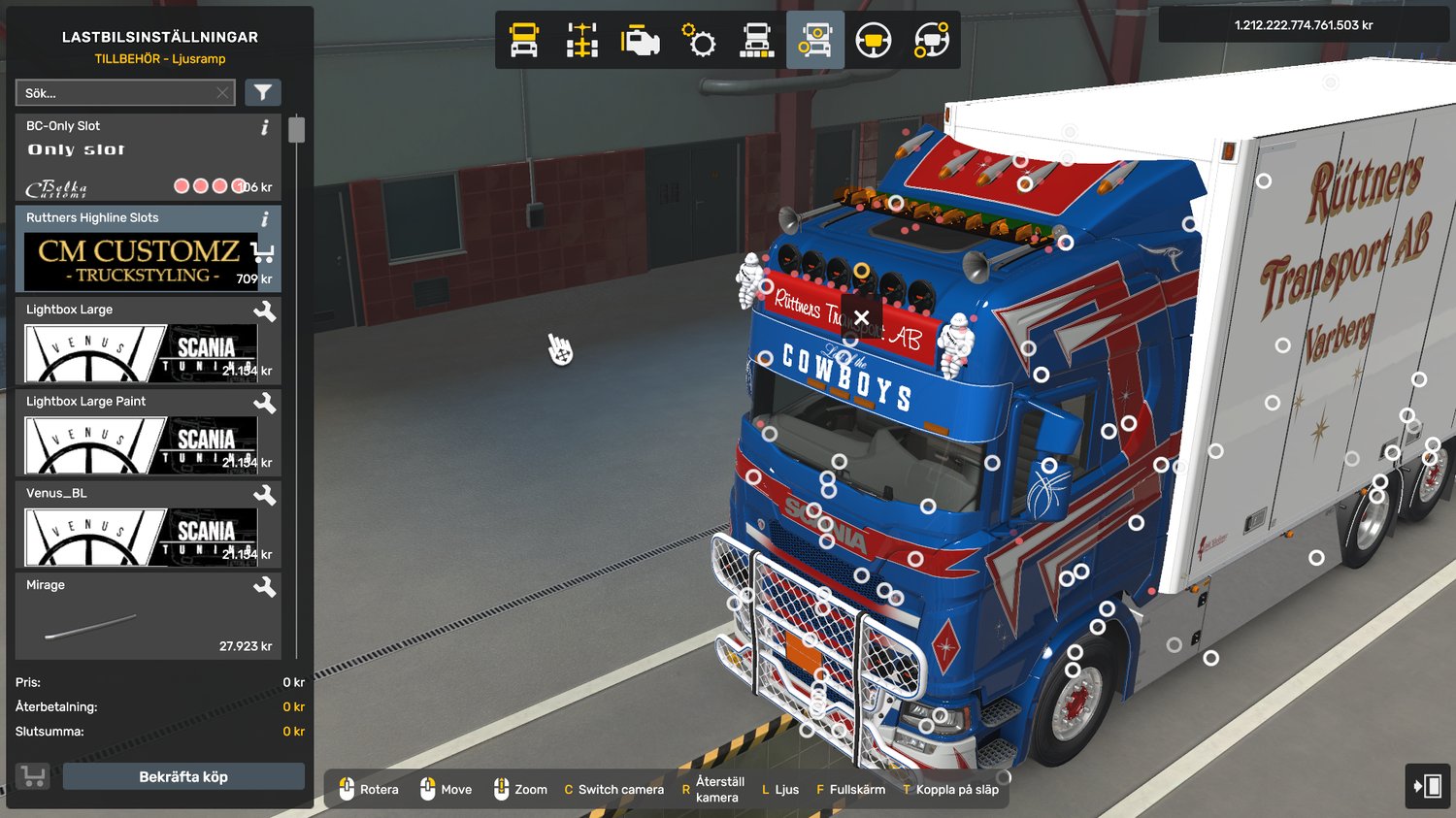The width and height of the screenshot is (1456, 818).
Task: Open the steering wheel interior category
Action: [874, 41]
